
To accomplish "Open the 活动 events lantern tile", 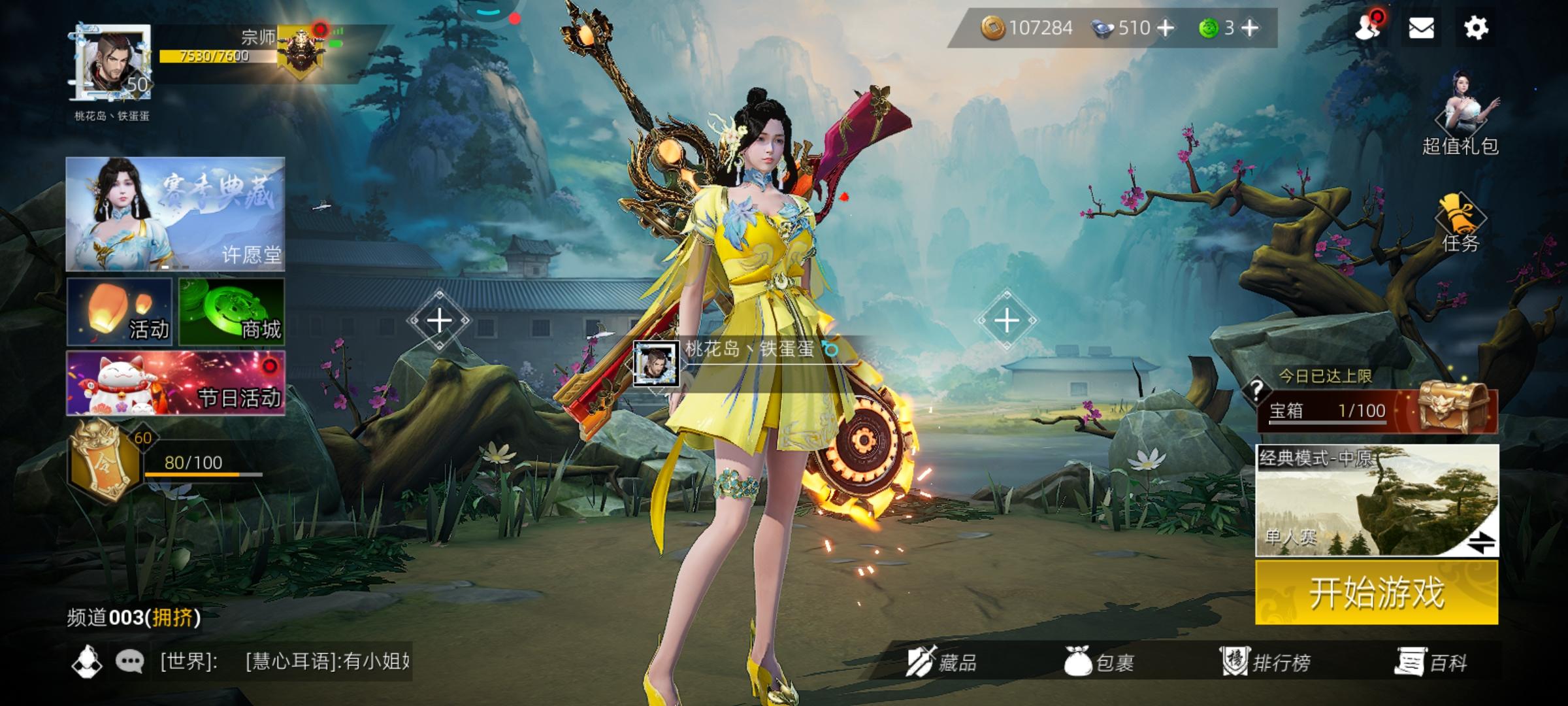I will click(x=119, y=311).
